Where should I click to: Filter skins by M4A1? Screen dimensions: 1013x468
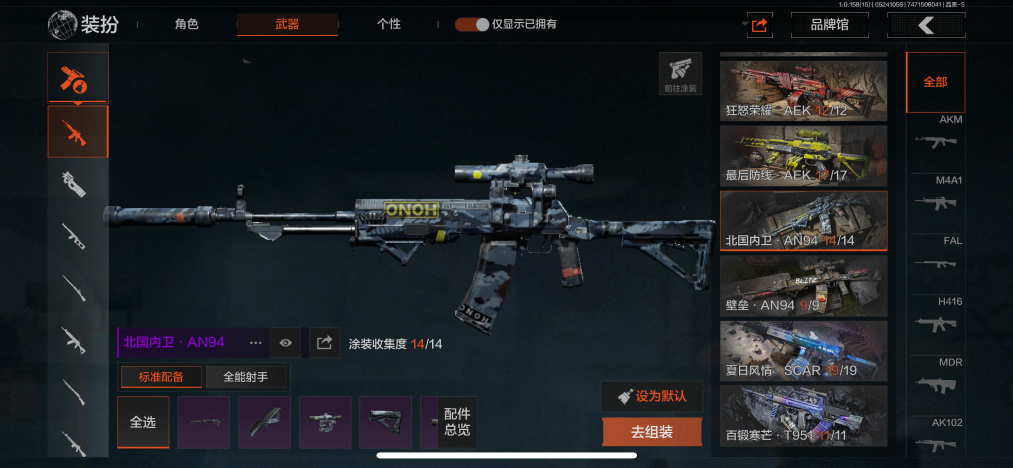937,196
